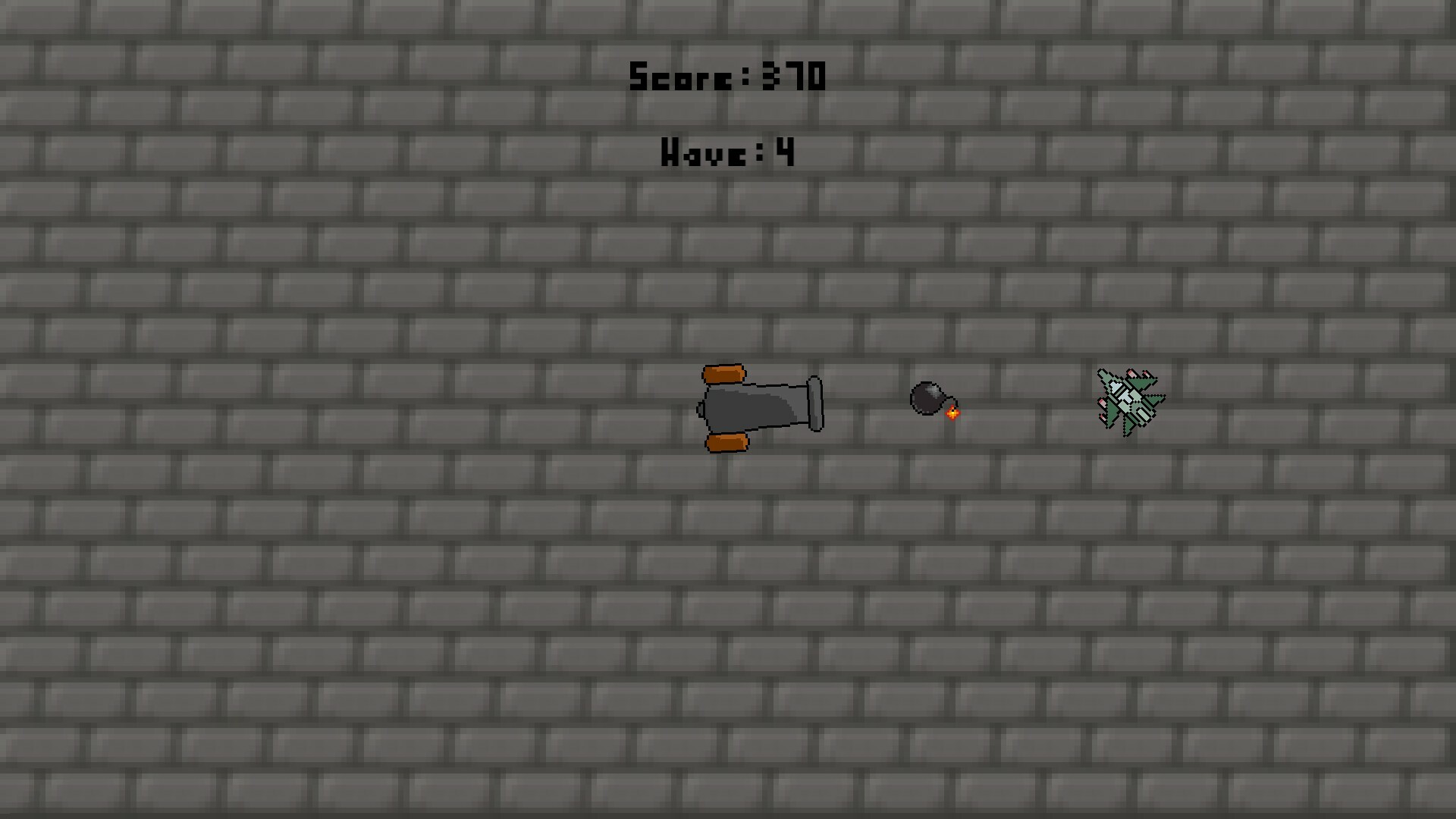Click the cannon muzzle opening
The image size is (1456, 819).
[815, 403]
